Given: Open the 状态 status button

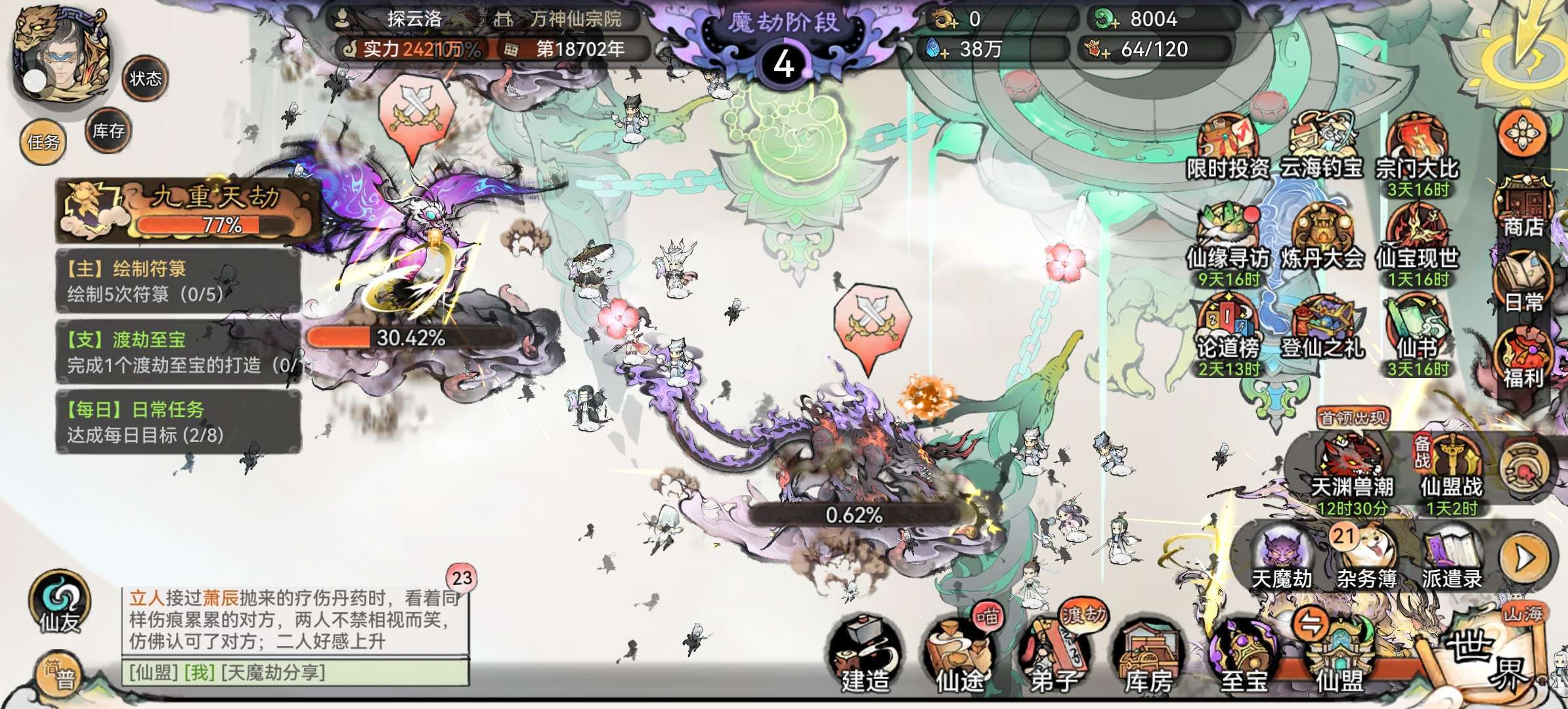Looking at the screenshot, I should (145, 79).
